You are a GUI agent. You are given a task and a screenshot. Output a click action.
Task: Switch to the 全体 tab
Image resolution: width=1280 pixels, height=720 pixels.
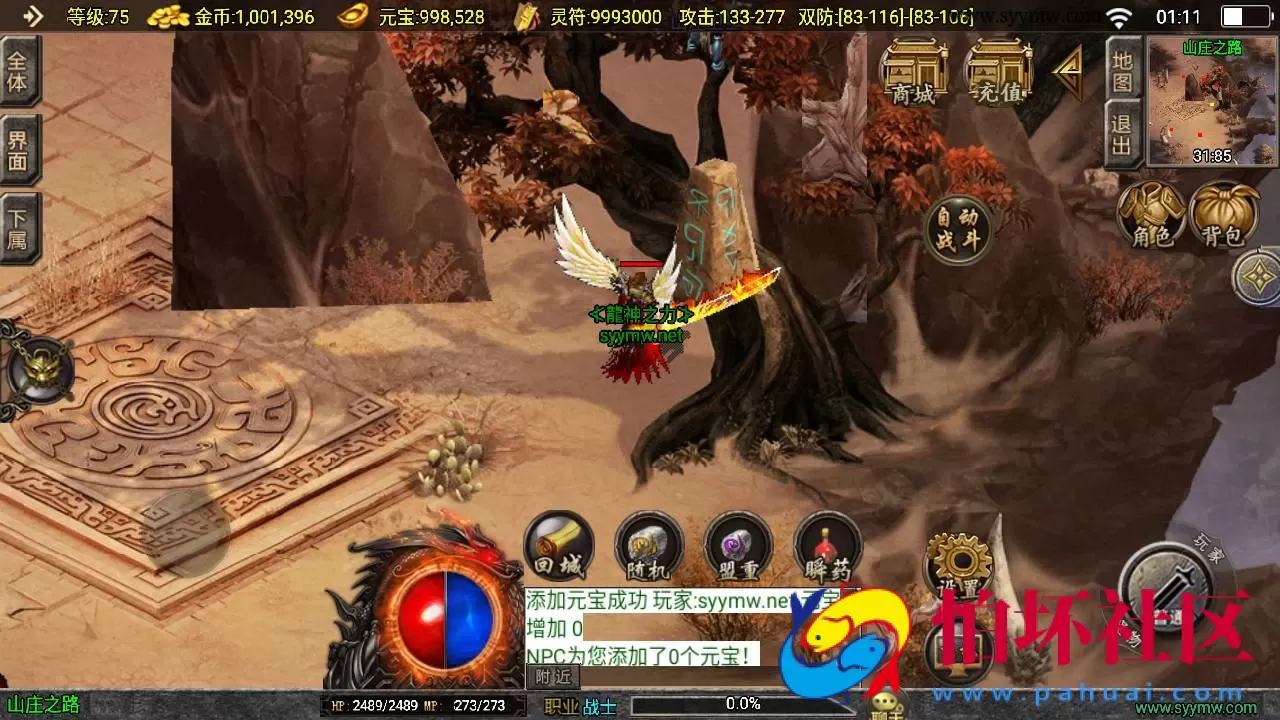coord(20,73)
